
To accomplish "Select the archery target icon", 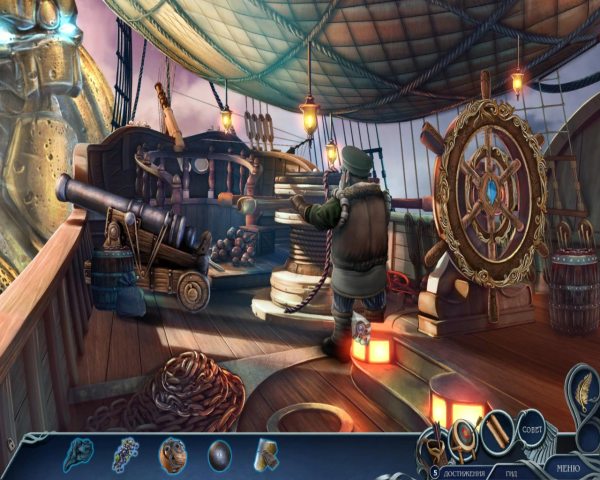I will tap(464, 434).
